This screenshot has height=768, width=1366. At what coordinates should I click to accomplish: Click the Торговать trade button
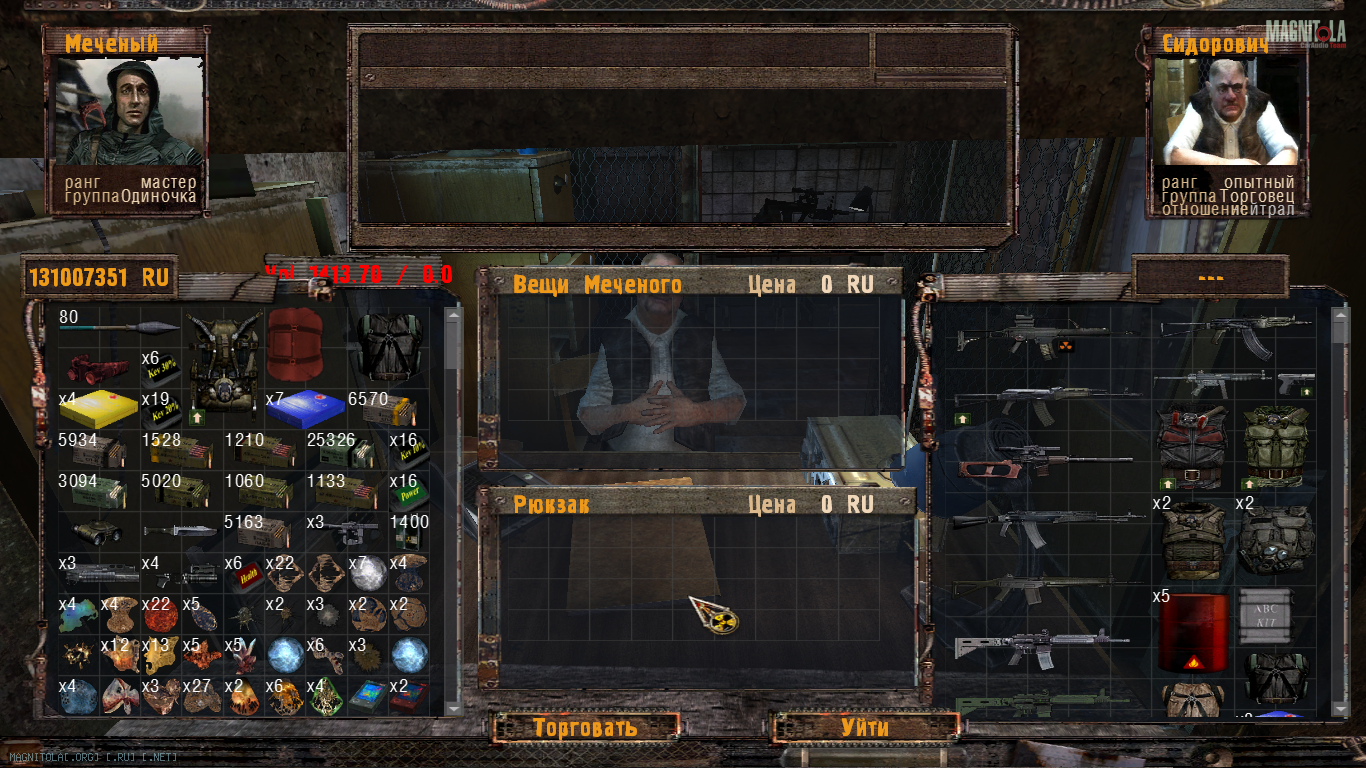pos(585,727)
